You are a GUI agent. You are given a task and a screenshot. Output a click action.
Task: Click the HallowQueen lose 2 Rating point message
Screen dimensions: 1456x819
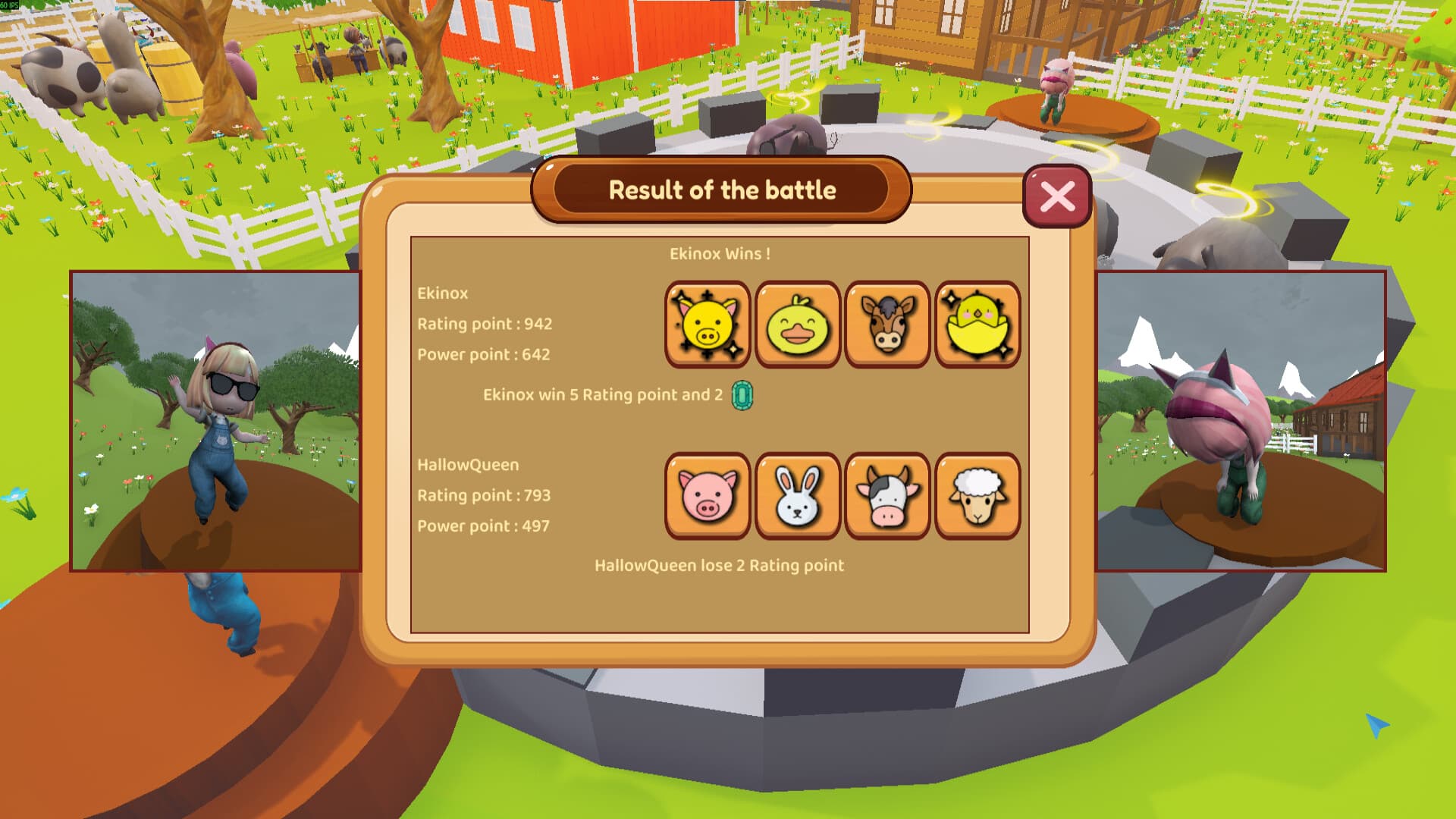click(x=719, y=565)
